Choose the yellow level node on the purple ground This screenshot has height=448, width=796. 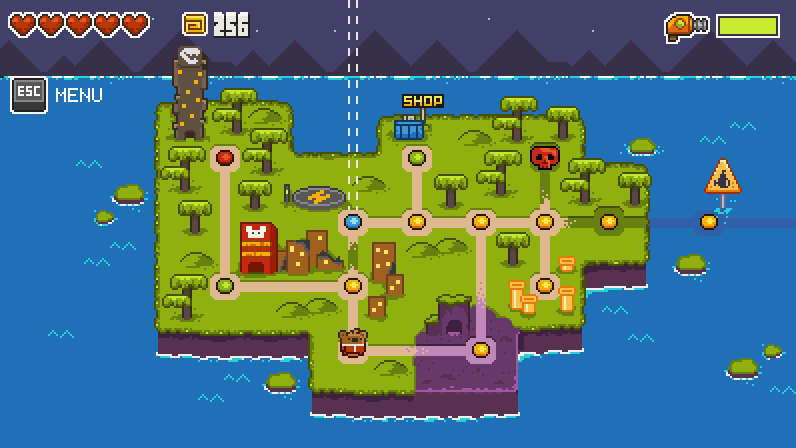(481, 349)
